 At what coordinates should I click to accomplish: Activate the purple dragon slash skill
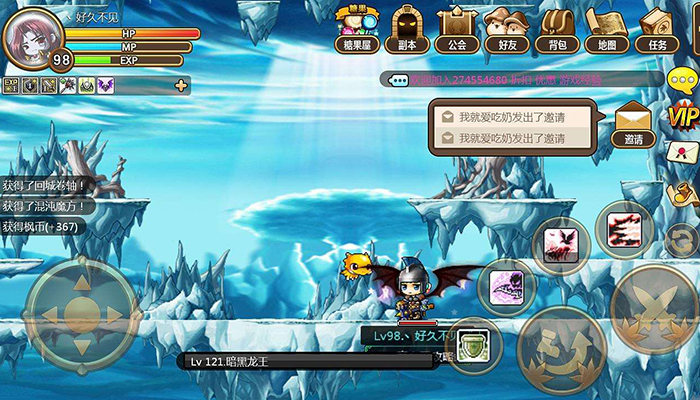tap(506, 288)
